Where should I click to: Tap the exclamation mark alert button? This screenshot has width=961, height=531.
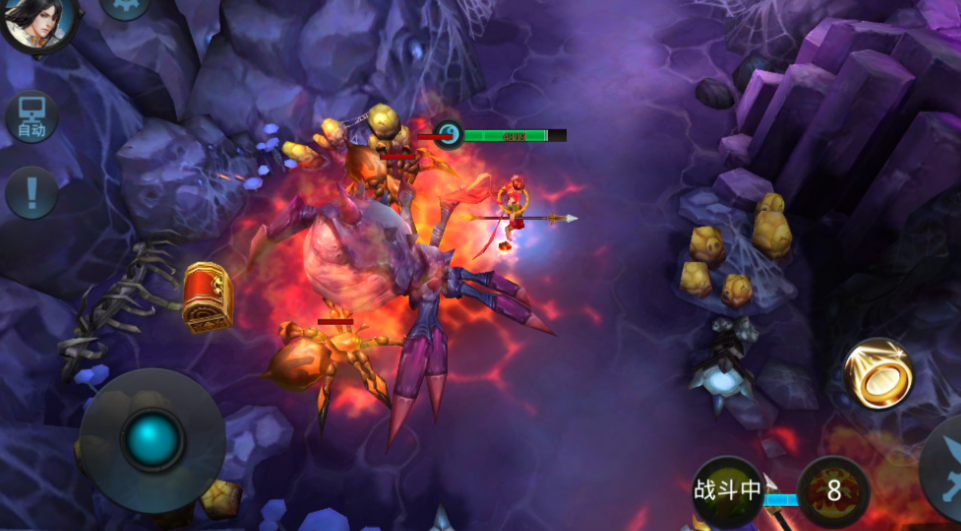pyautogui.click(x=31, y=192)
